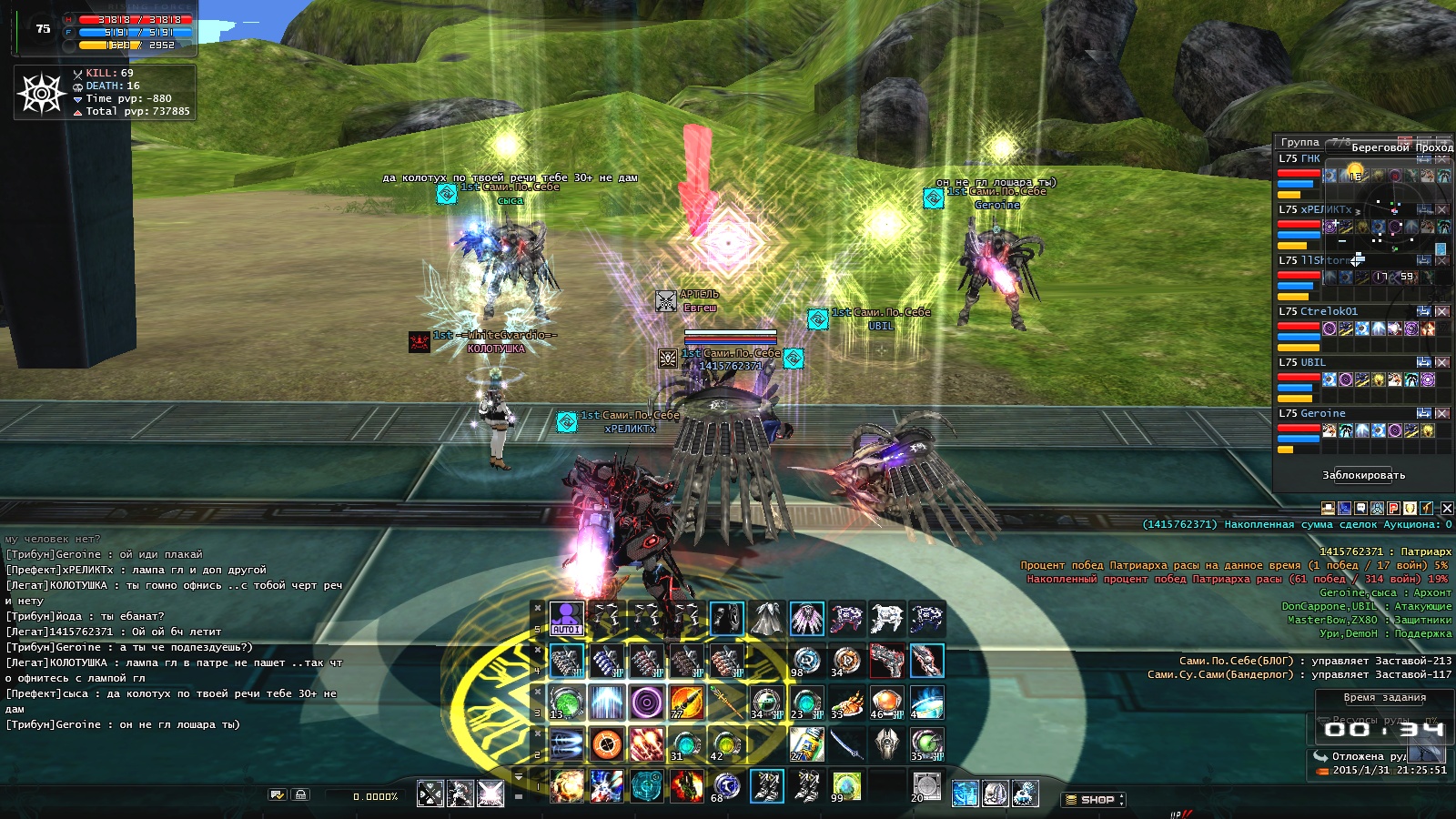Viewport: 1456px width, 819px height.
Task: Toggle the lock icon beside the experience bar
Action: [301, 795]
